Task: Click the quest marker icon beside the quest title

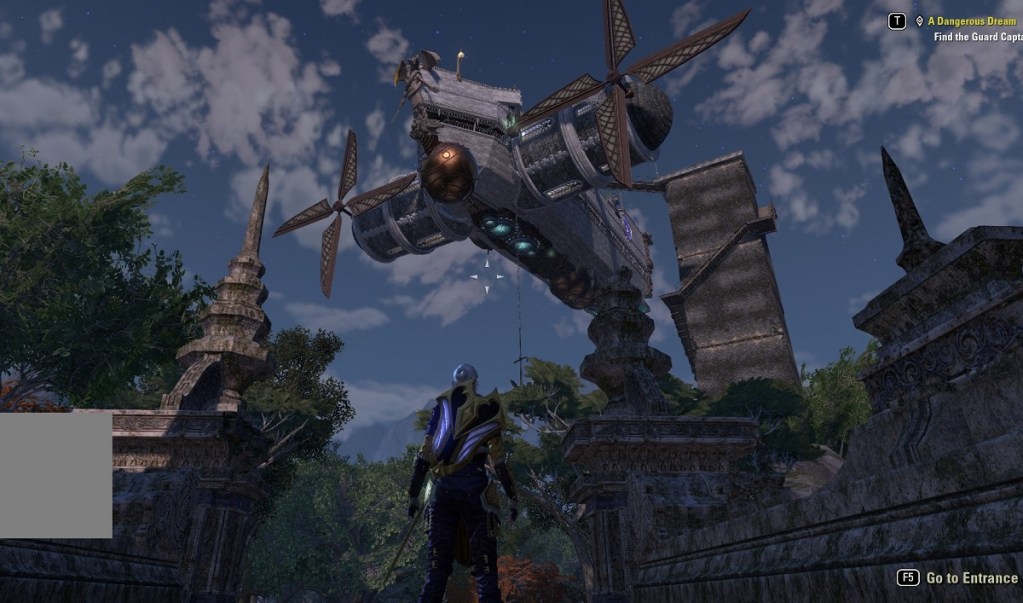Action: pos(918,21)
